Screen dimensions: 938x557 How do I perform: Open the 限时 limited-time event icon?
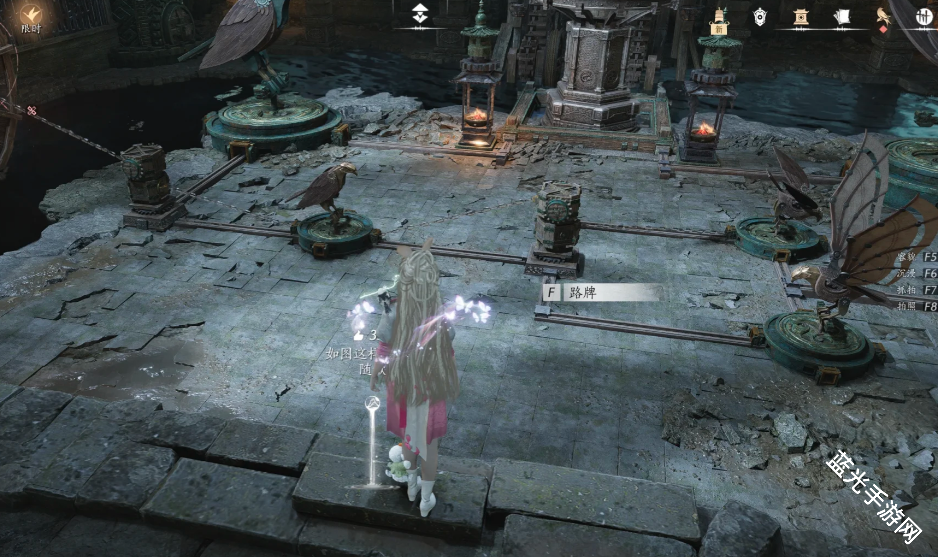(32, 14)
